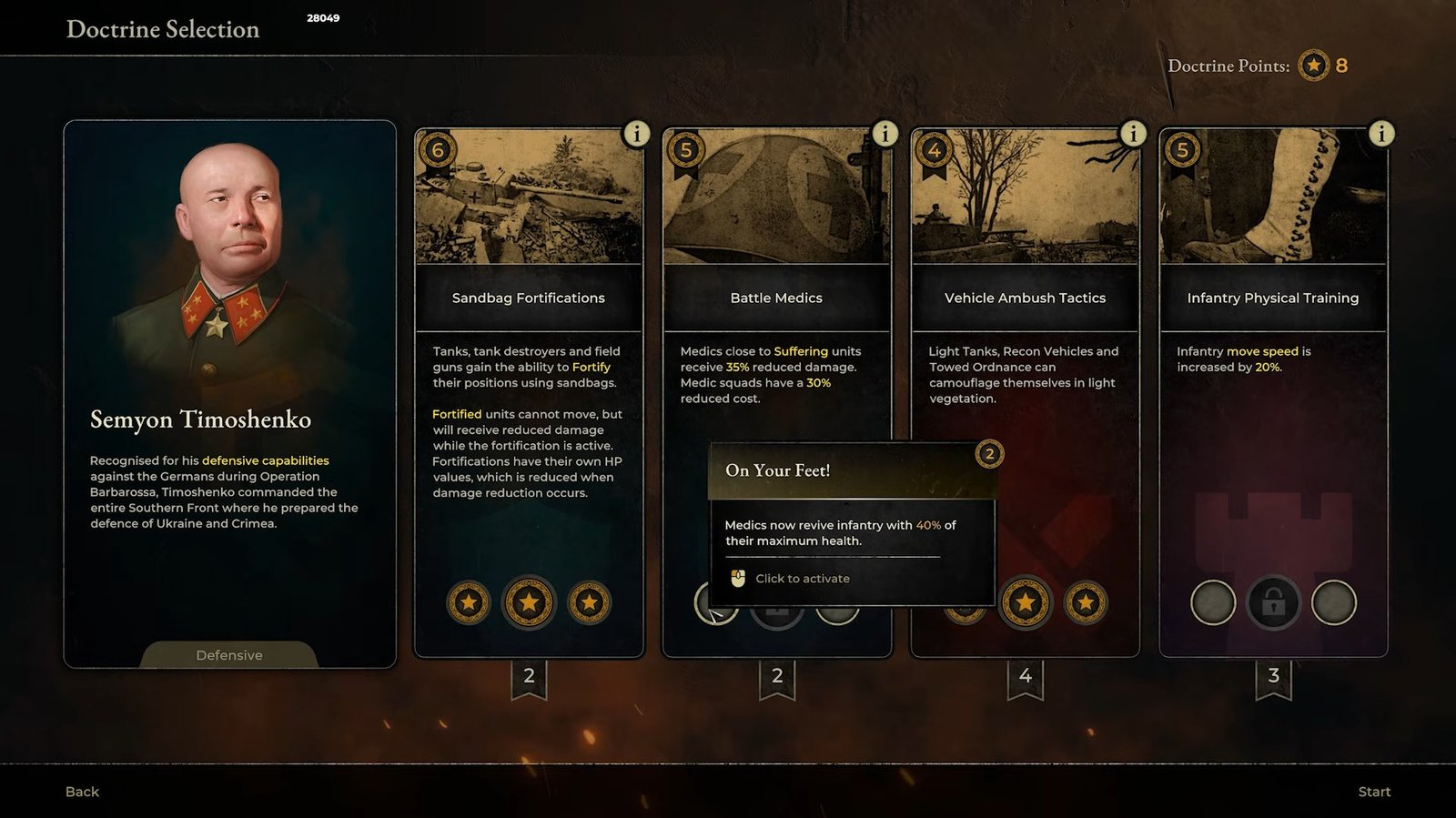
Task: Click the padlock node on Infantry Physical Training
Action: click(1273, 602)
